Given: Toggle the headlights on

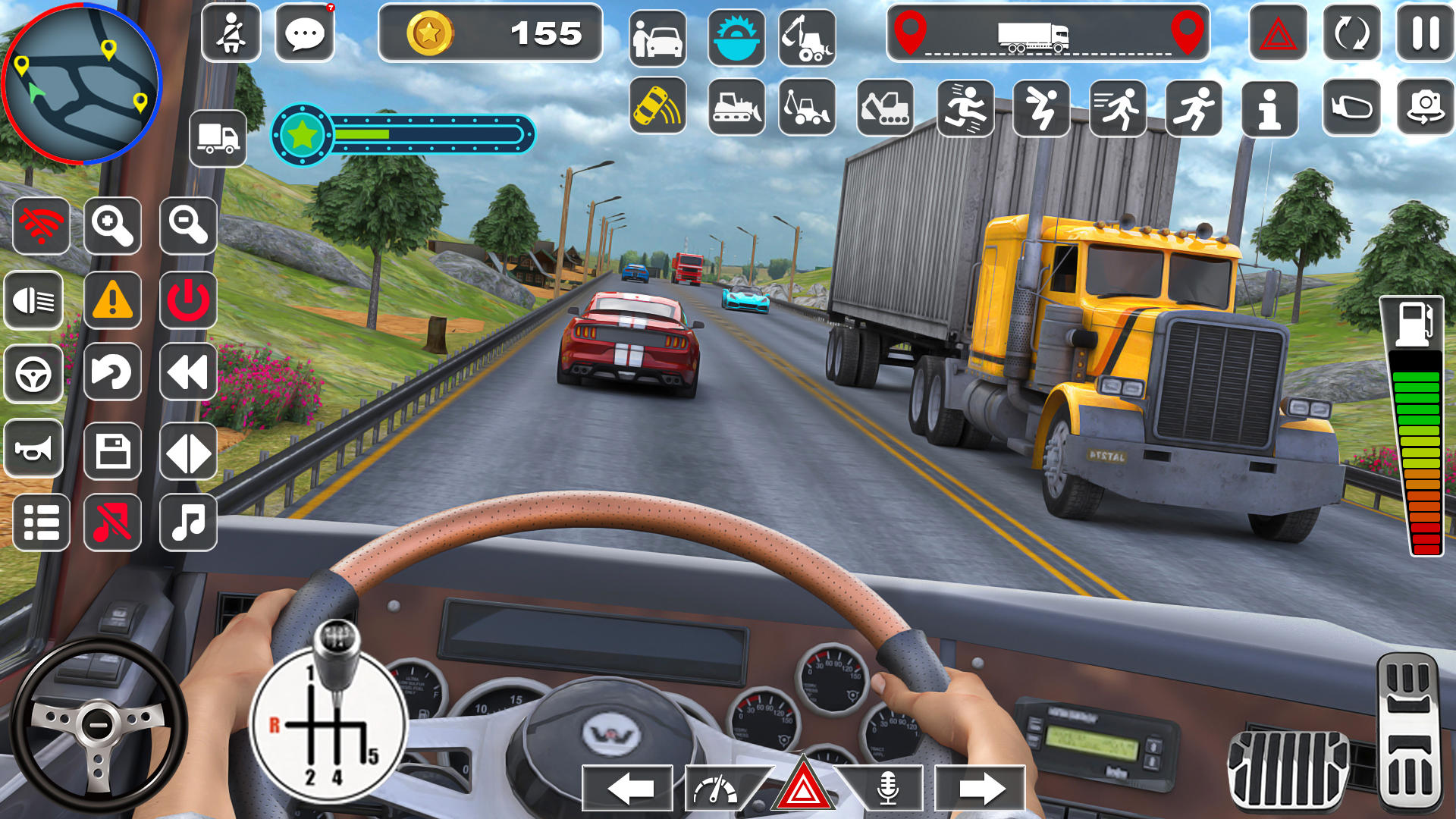Looking at the screenshot, I should [35, 302].
